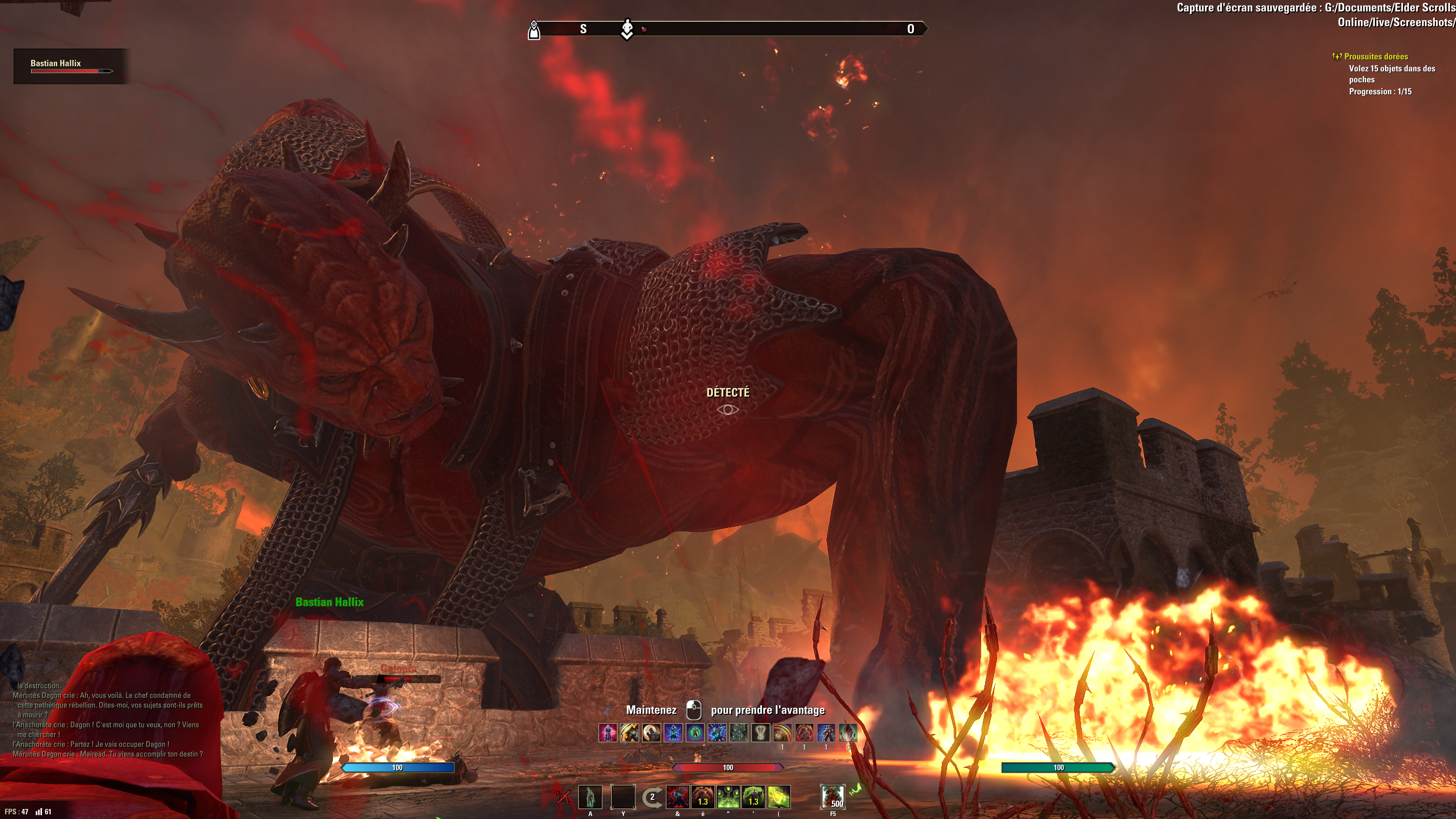Open the Poursuites dorées quest tracker
Image resolution: width=1456 pixels, height=819 pixels.
tap(1375, 56)
